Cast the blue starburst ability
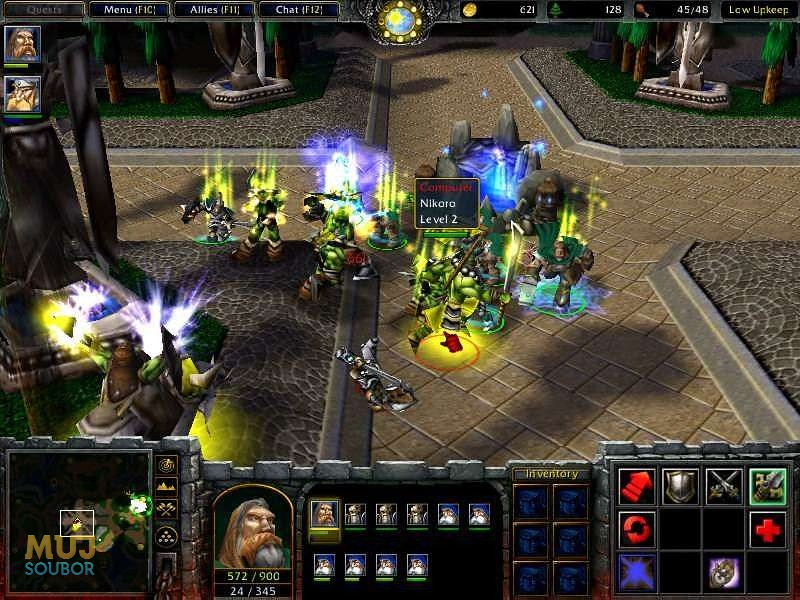 click(637, 571)
